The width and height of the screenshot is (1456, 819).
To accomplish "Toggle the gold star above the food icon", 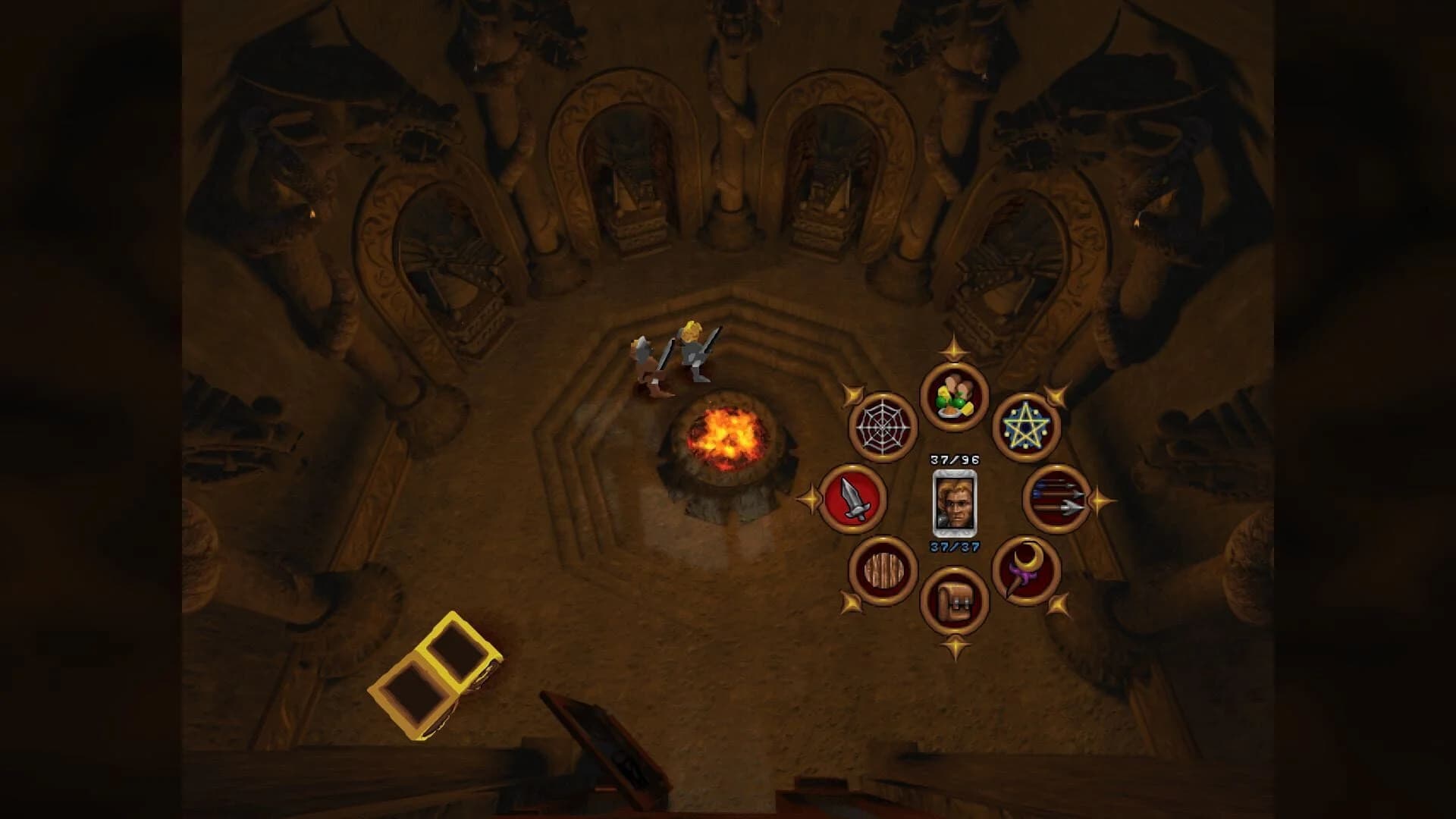I will [955, 351].
